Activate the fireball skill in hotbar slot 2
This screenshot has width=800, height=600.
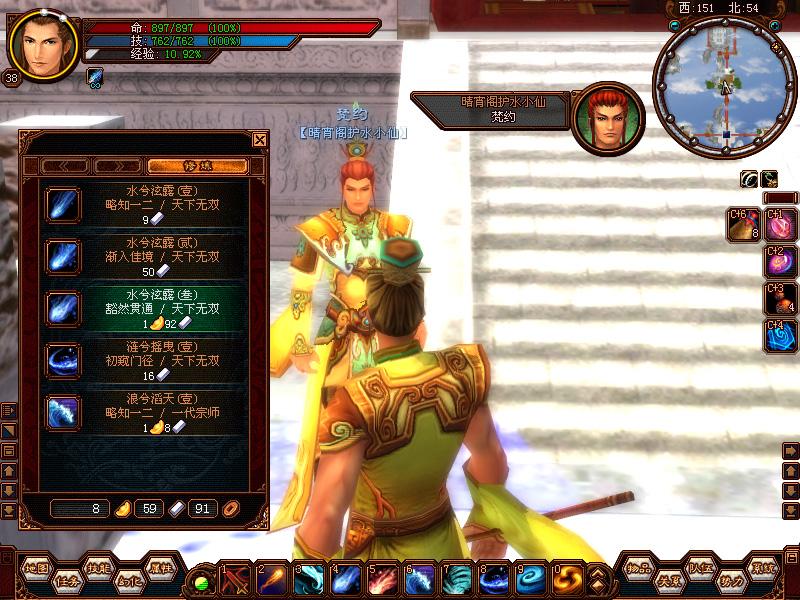pyautogui.click(x=271, y=579)
